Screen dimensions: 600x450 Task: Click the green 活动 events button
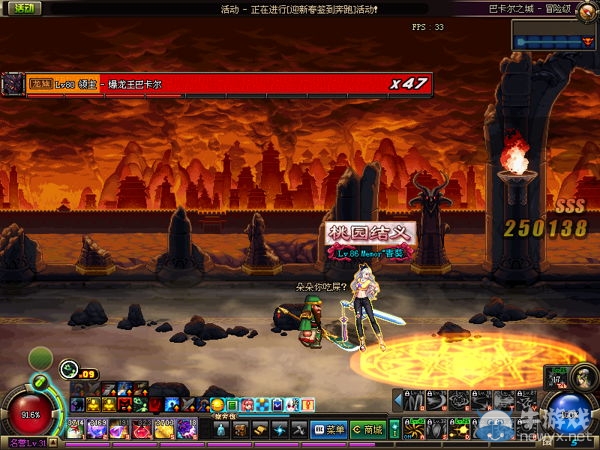click(x=20, y=8)
